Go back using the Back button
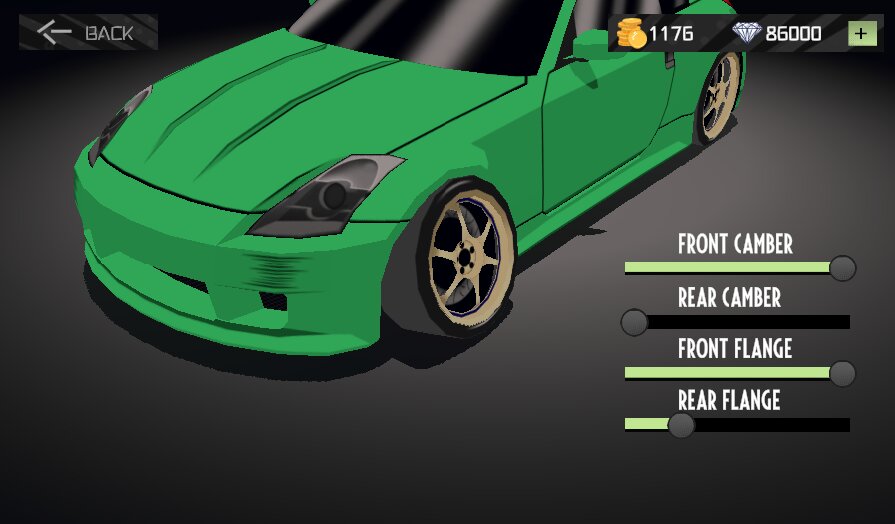 pyautogui.click(x=87, y=32)
